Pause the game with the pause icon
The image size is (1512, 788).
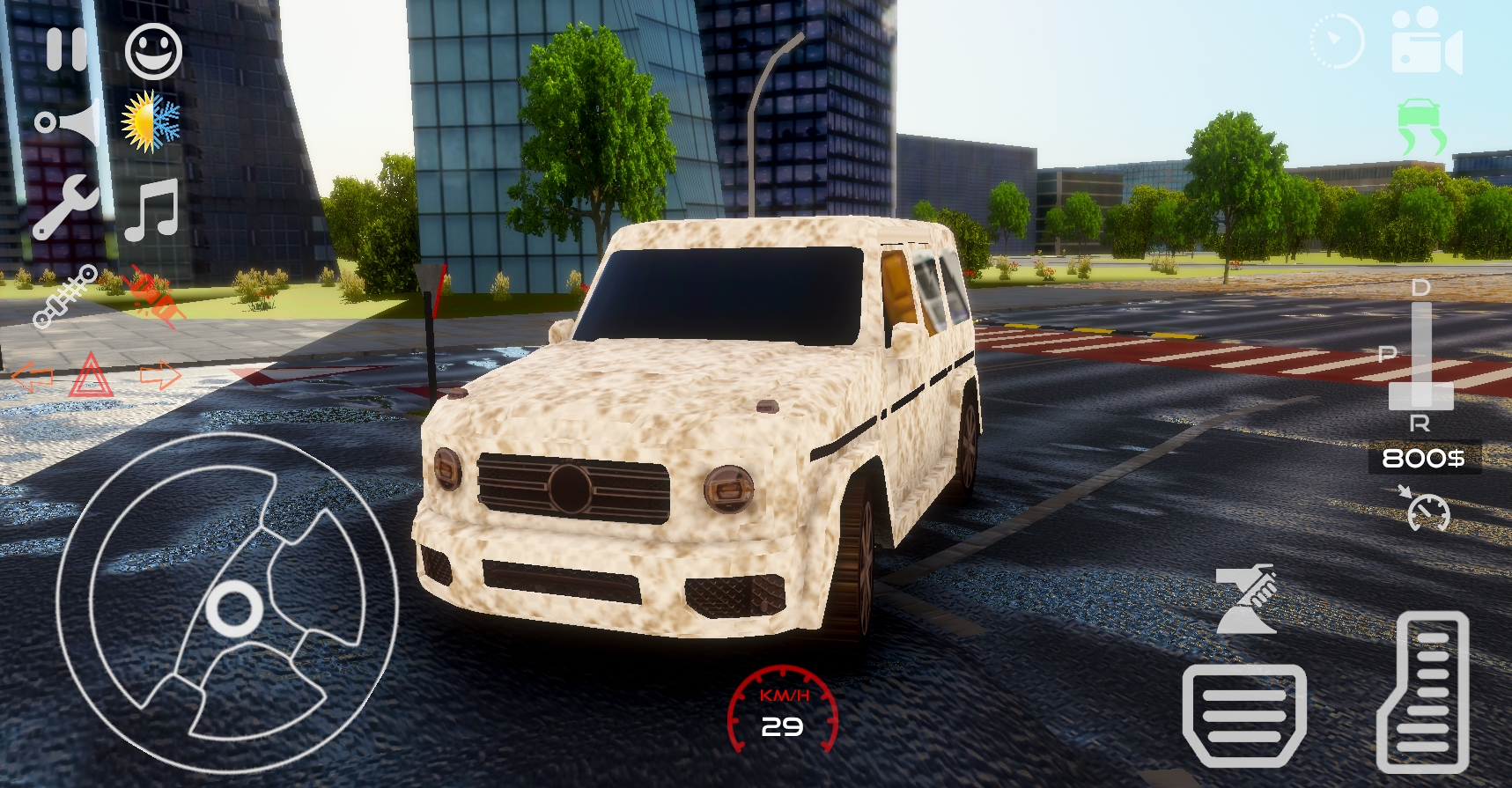67,49
